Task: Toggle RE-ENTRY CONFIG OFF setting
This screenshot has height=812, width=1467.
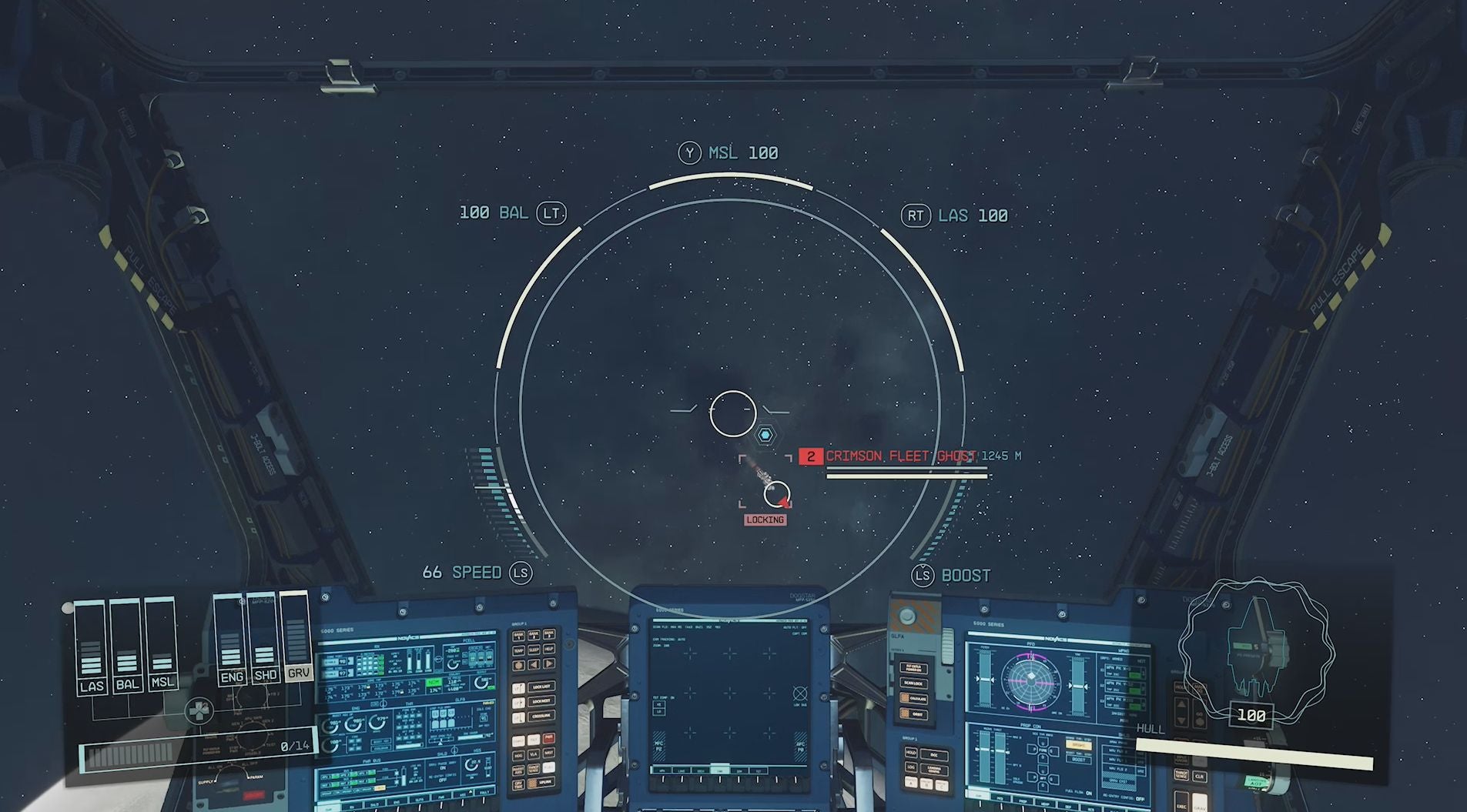Action: pos(1140,798)
